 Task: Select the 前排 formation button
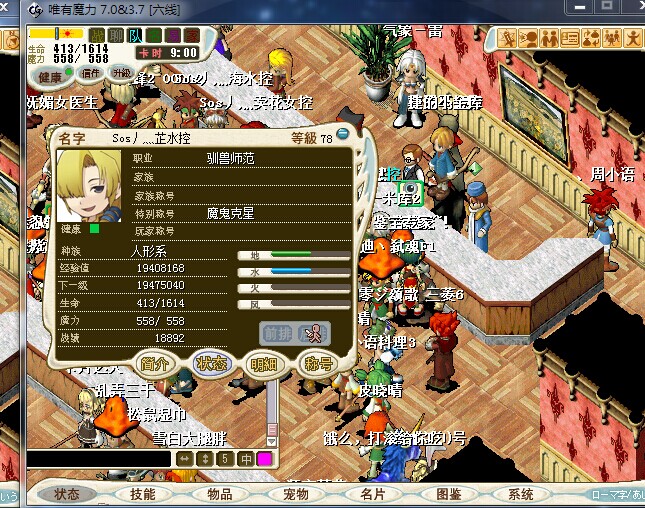pos(277,333)
